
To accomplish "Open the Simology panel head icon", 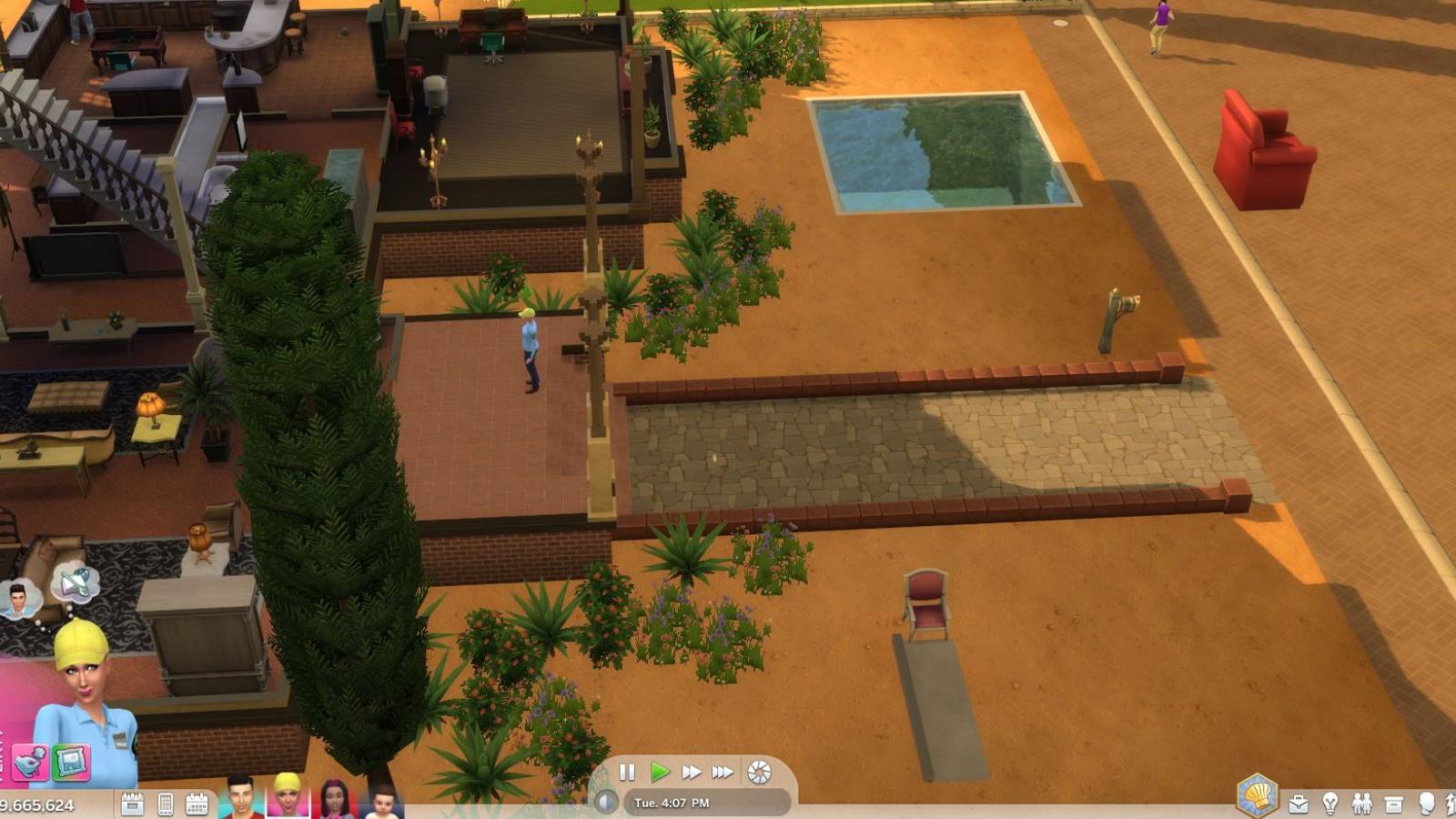I will tap(1428, 804).
